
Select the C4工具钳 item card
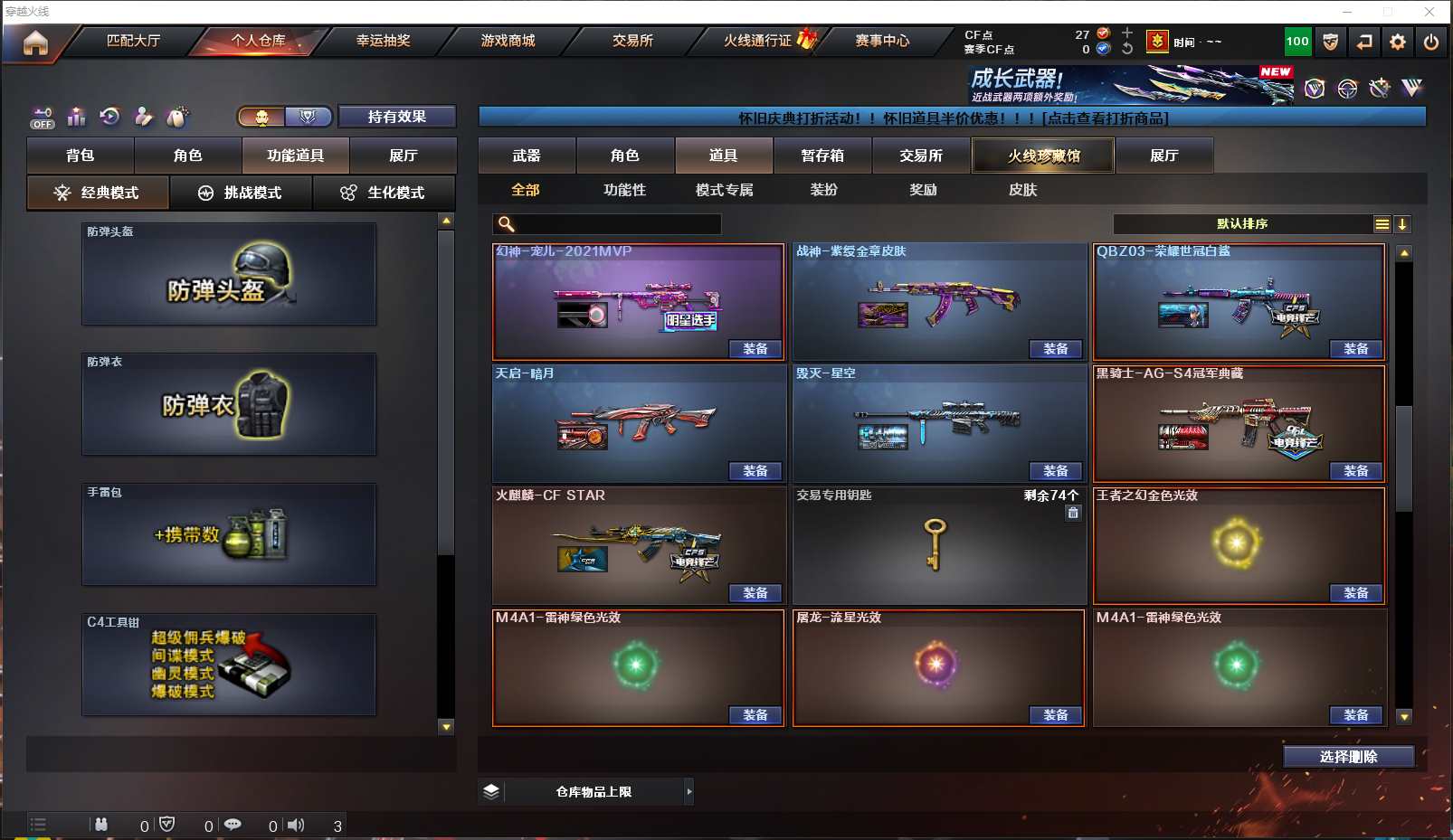click(229, 665)
